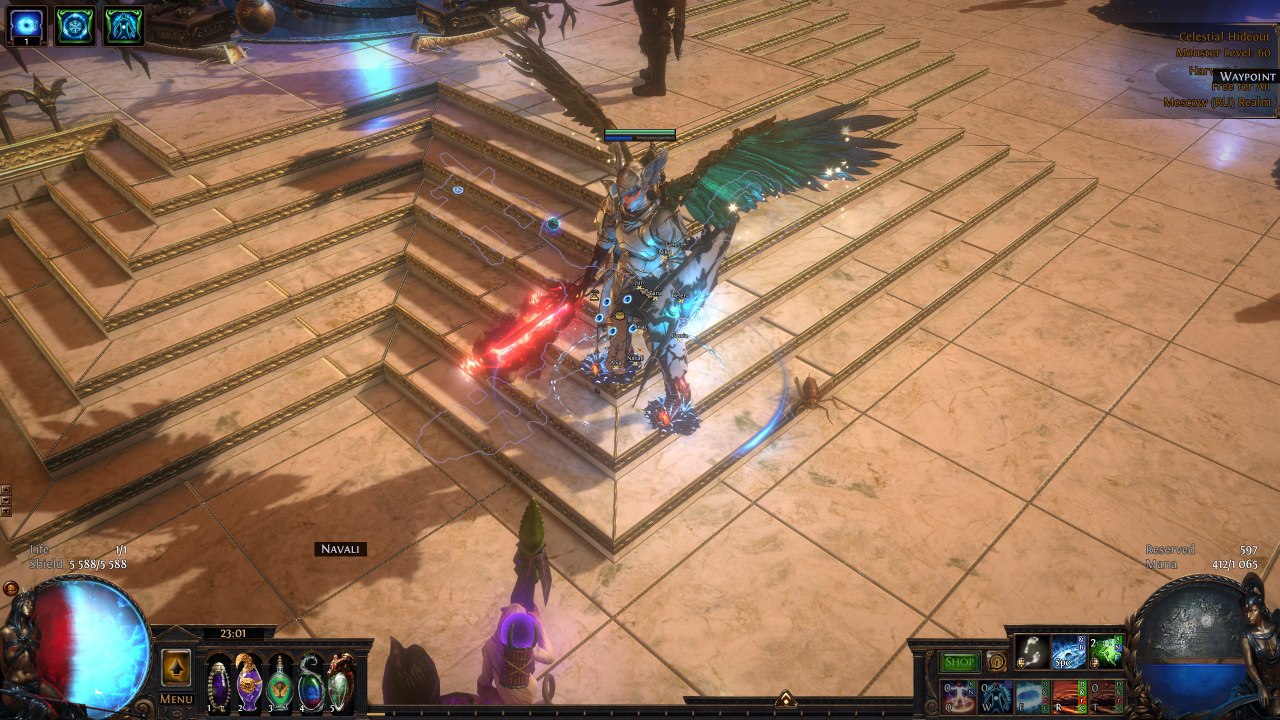Select the blue aura figure skill on W

[x=995, y=696]
